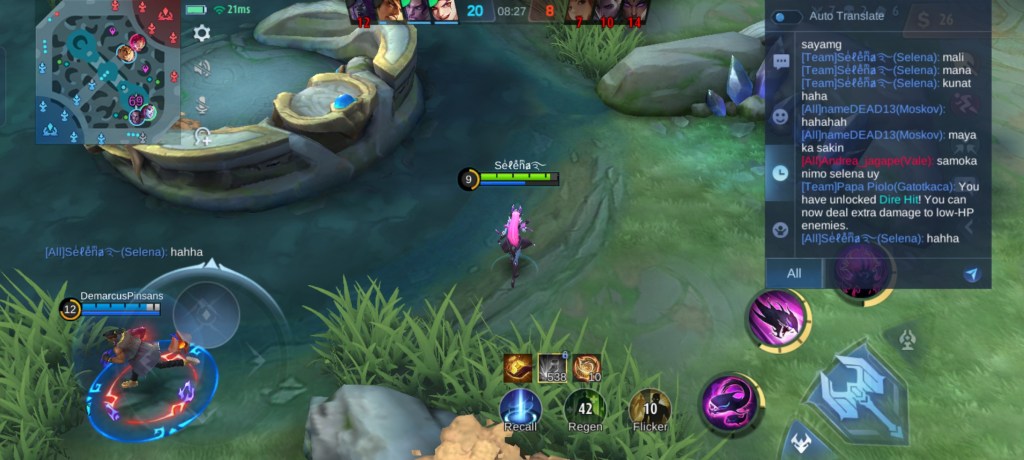The image size is (1024, 460).
Task: Switch to the emoji chat tab
Action: pos(781,116)
